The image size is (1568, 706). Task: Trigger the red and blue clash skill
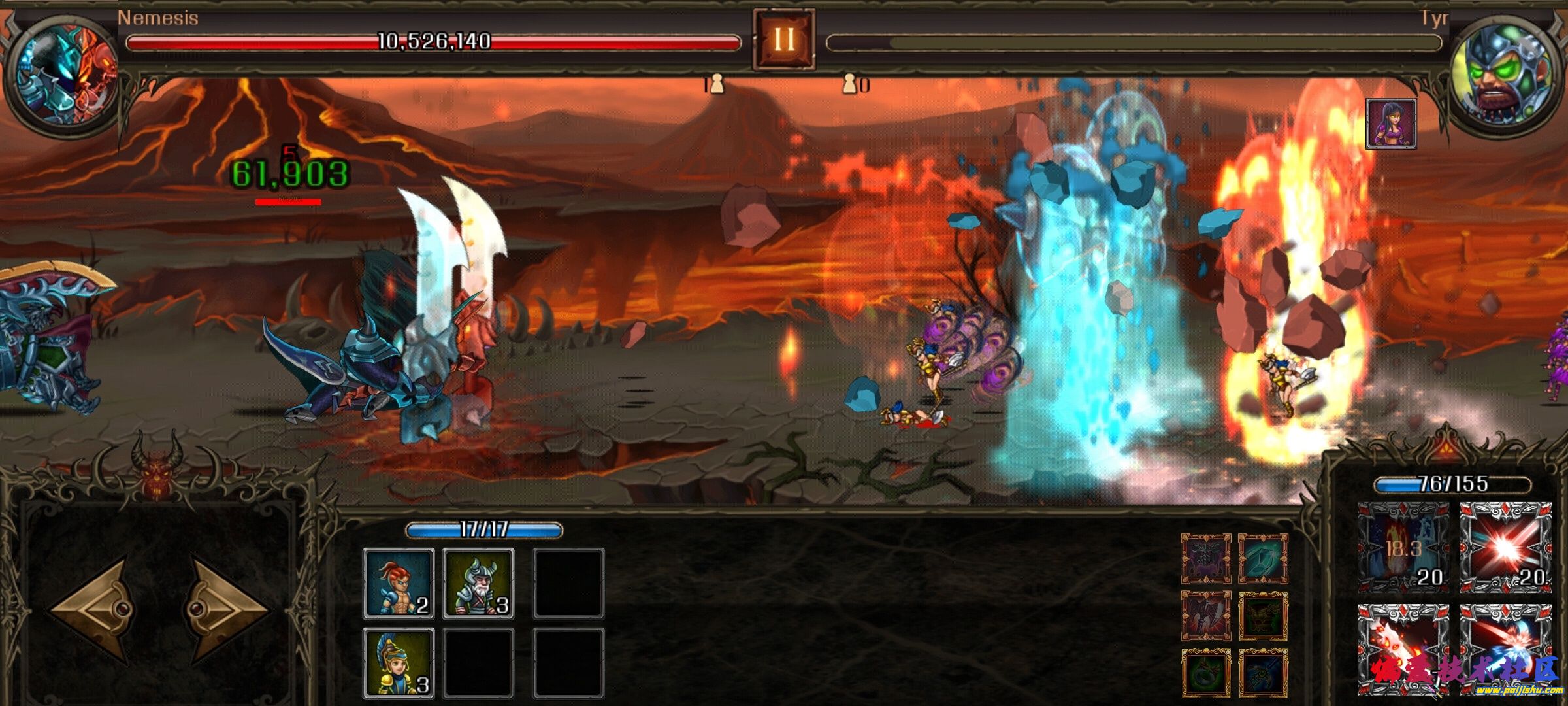click(1505, 648)
